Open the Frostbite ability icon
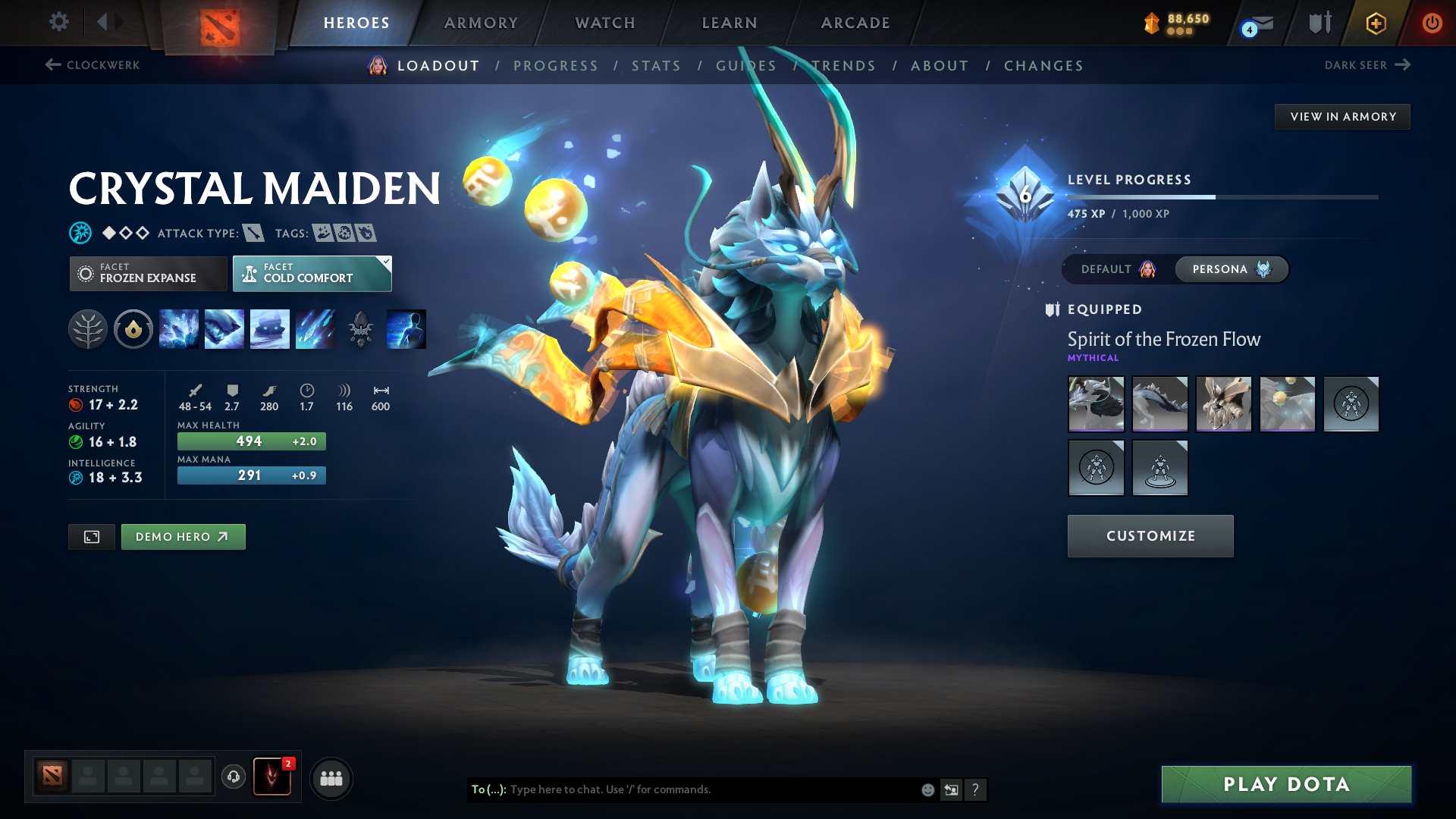 pos(224,328)
